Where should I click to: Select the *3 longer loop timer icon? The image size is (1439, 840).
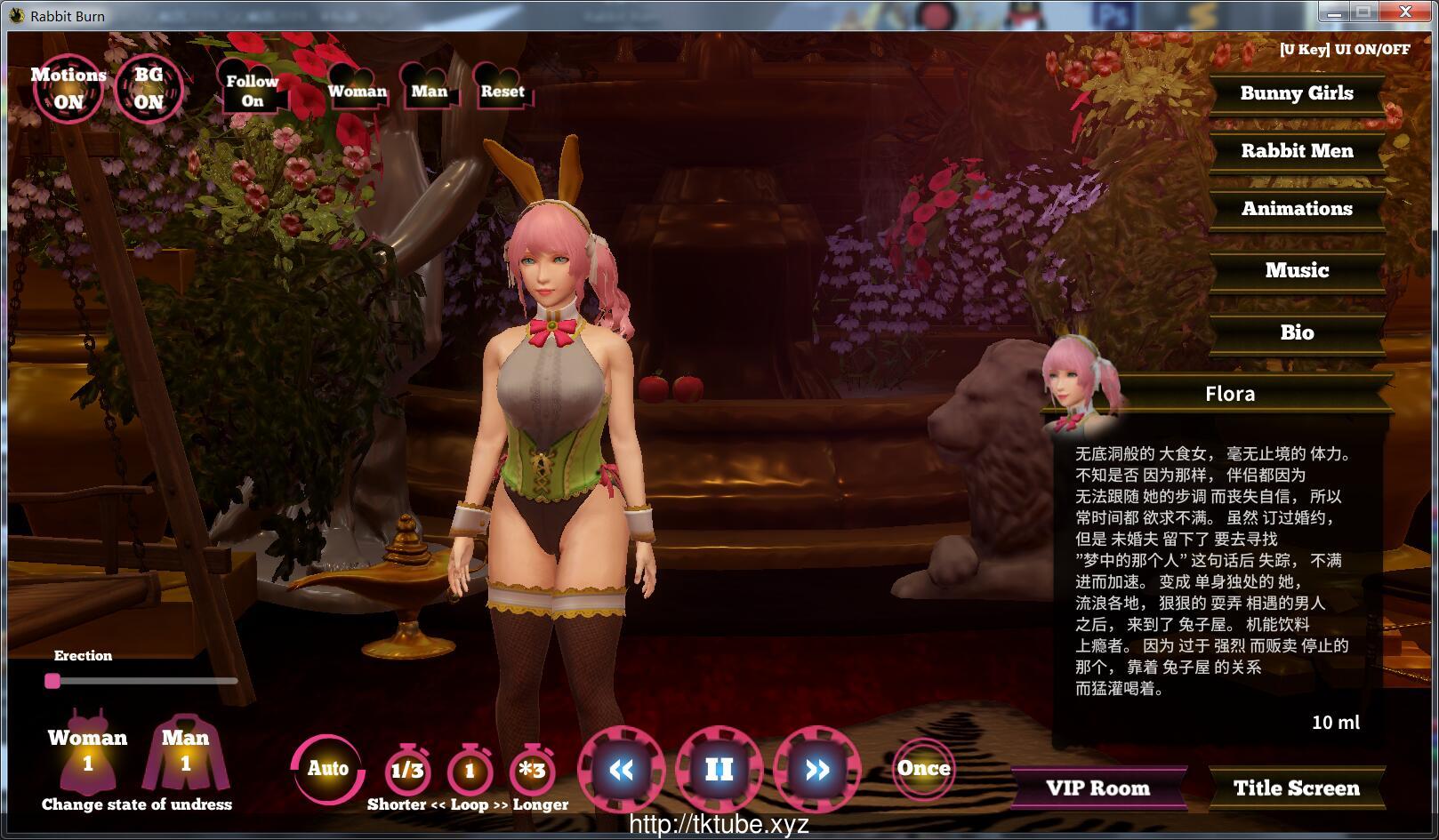pos(533,771)
